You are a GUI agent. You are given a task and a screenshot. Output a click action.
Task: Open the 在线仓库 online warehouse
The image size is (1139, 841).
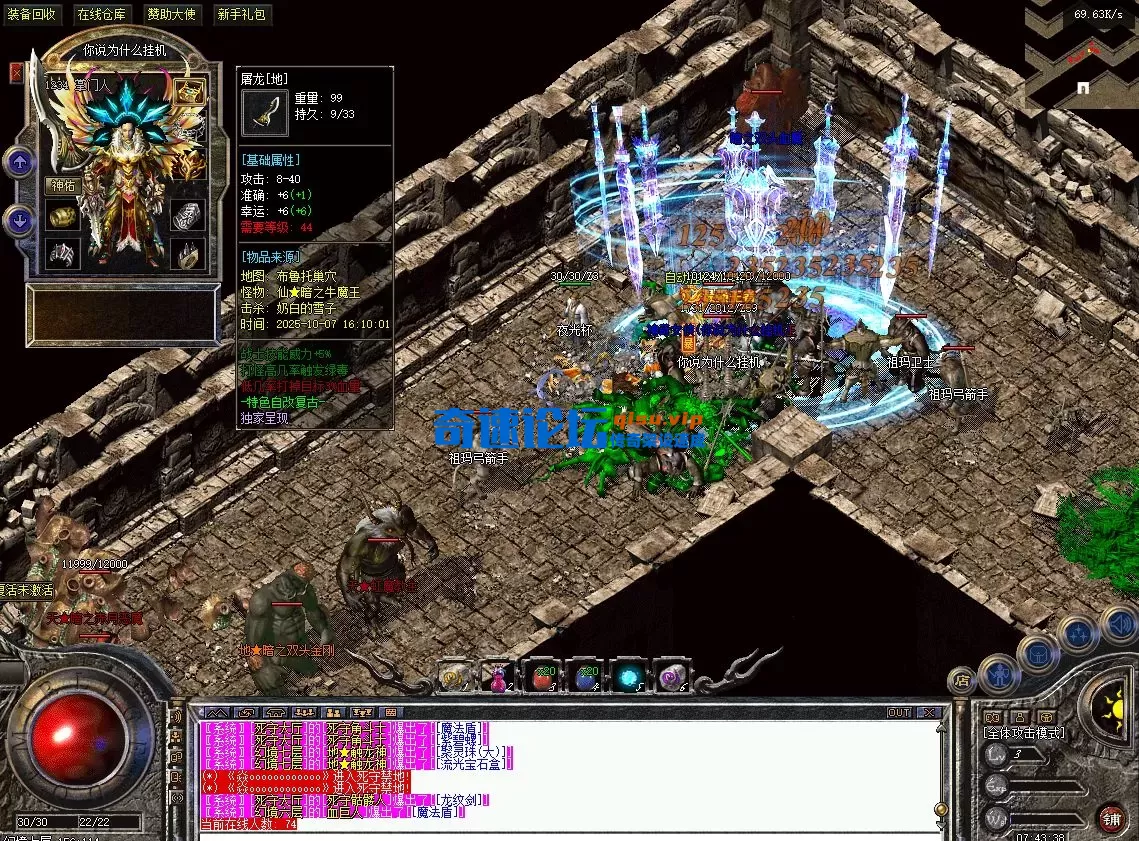pyautogui.click(x=102, y=14)
